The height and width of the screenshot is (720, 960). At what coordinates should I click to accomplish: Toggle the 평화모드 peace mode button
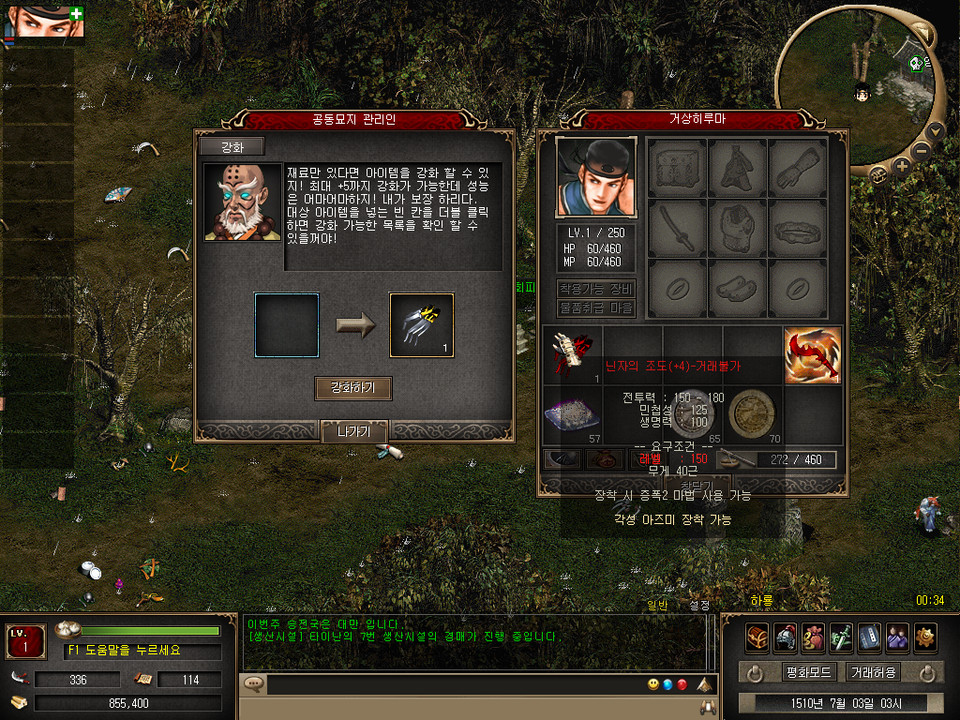(x=808, y=672)
